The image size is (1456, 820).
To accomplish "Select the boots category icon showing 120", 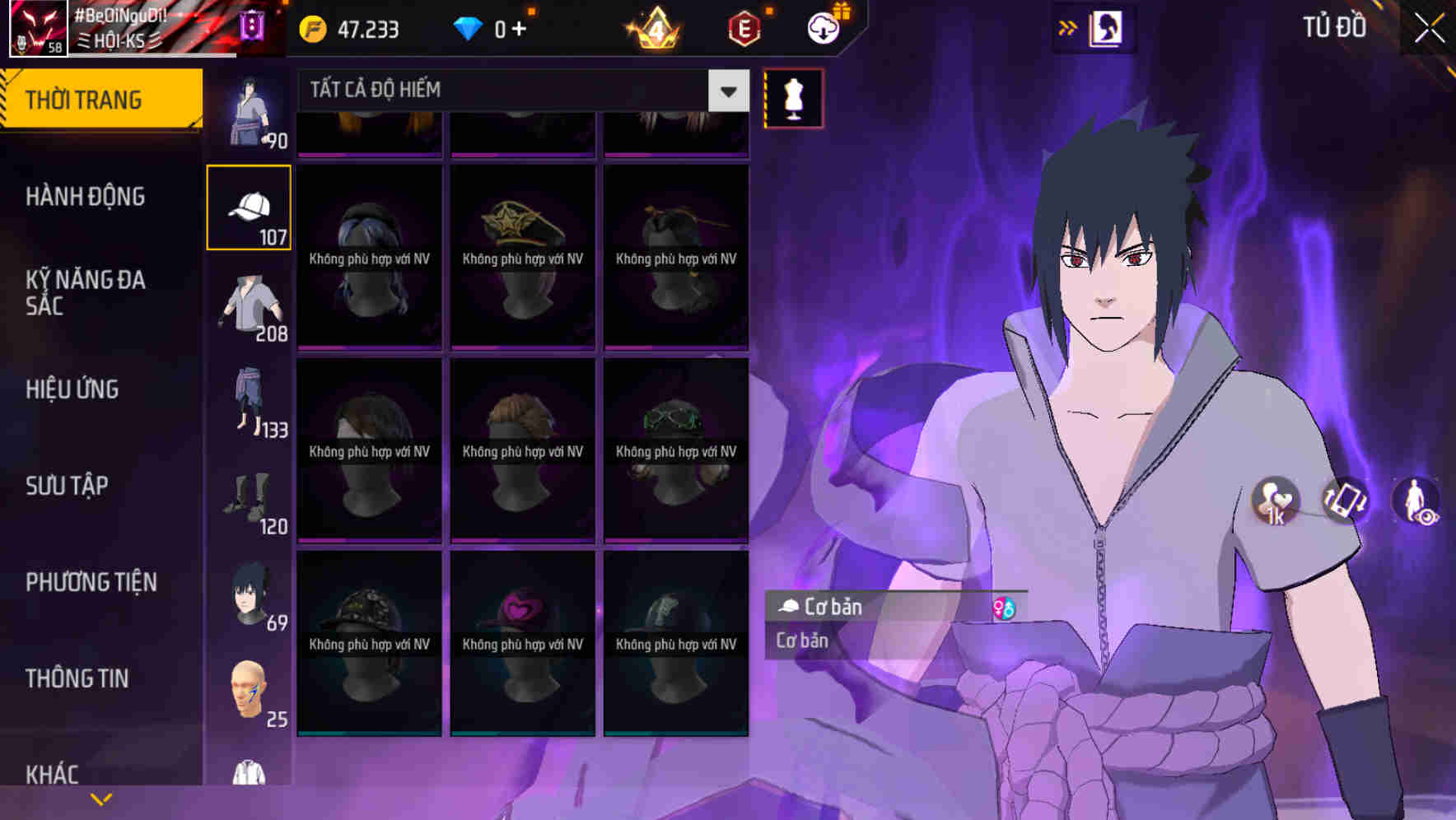I will tap(250, 500).
